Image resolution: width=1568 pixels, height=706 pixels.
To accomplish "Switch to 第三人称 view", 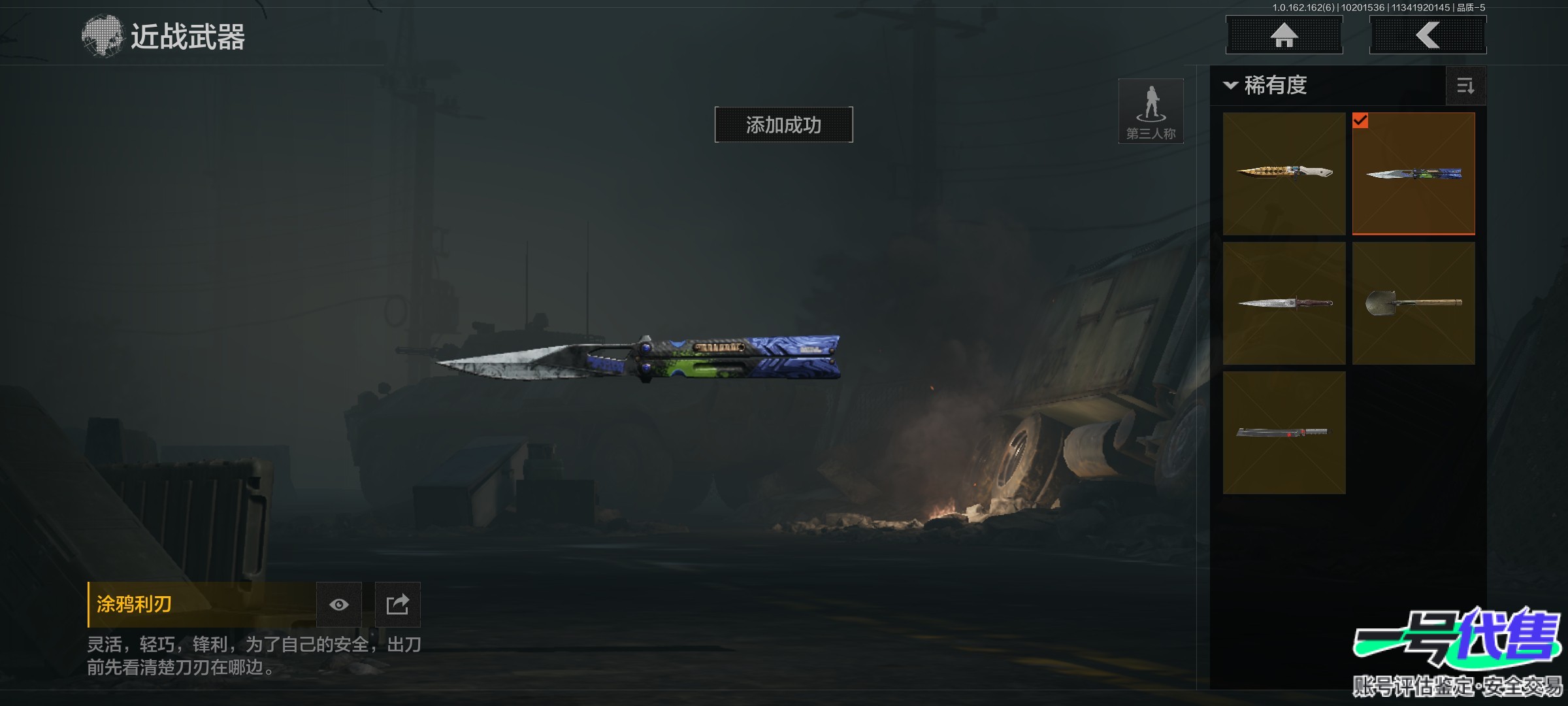I will pos(1151,111).
